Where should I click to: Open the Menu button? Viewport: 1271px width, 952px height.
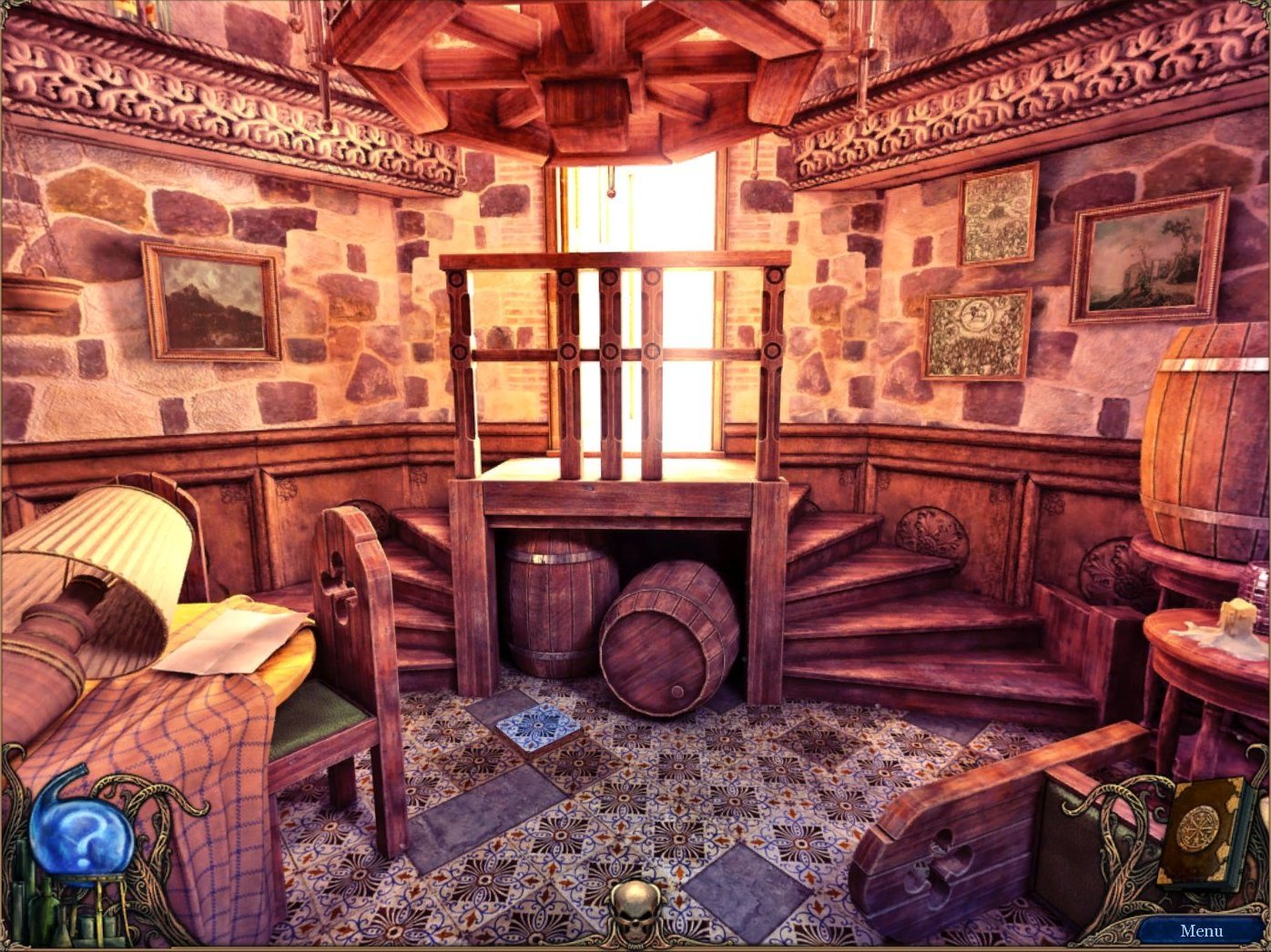tap(1201, 930)
